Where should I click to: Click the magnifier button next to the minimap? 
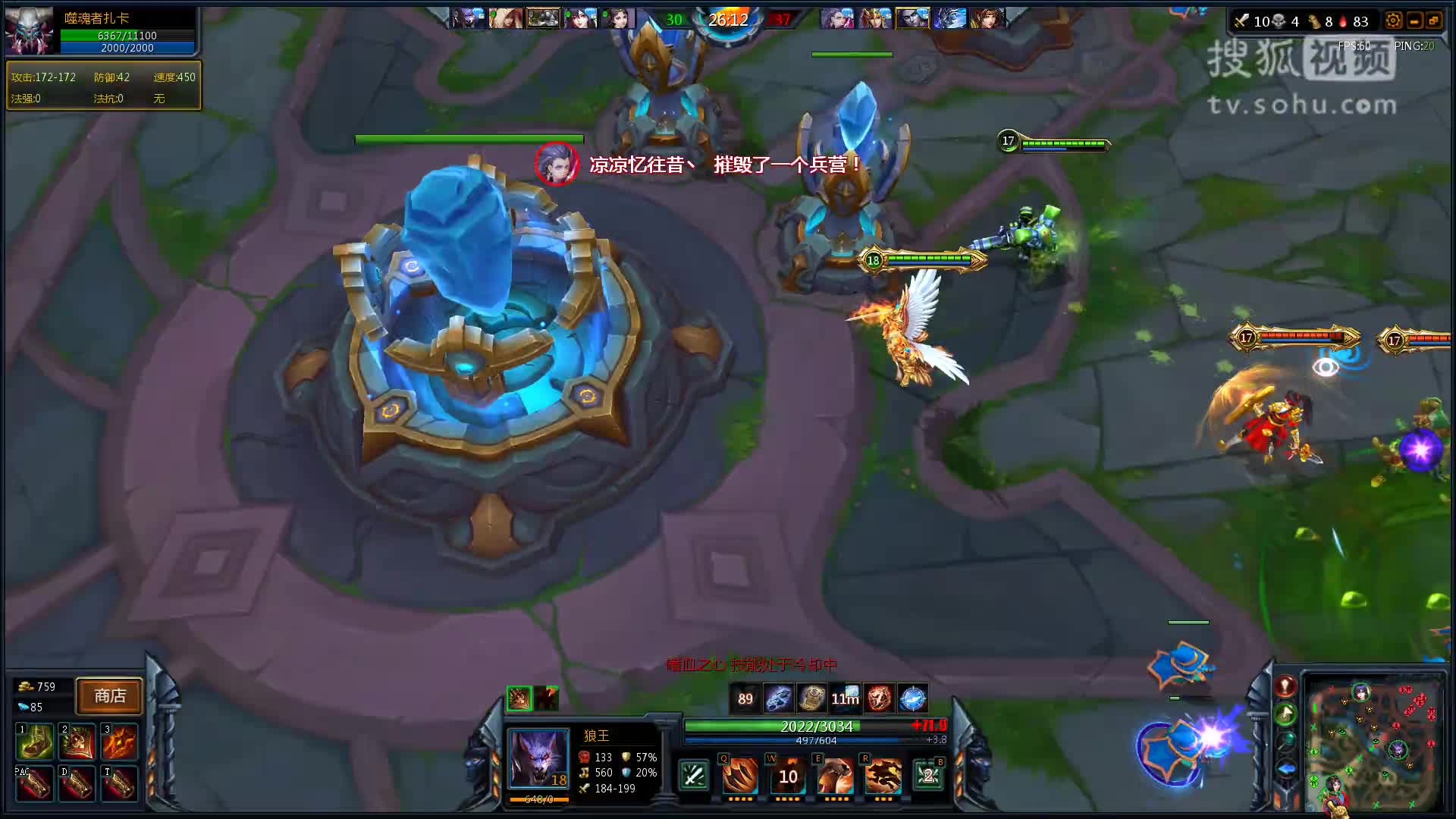1285,741
